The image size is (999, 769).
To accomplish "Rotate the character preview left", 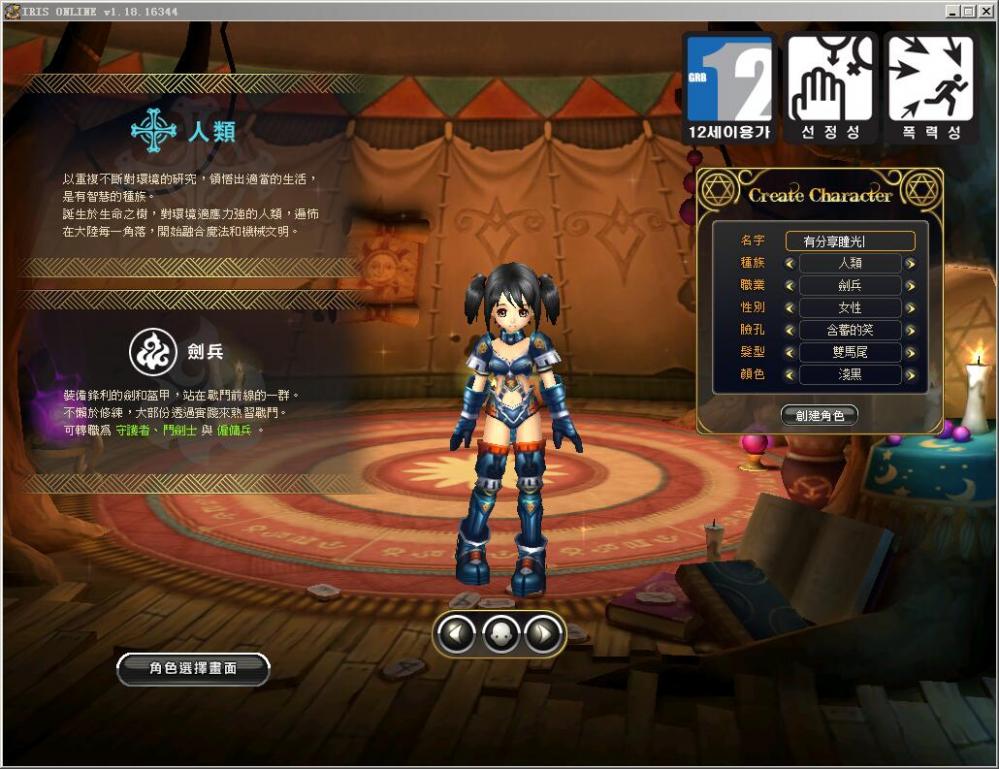I will click(457, 632).
